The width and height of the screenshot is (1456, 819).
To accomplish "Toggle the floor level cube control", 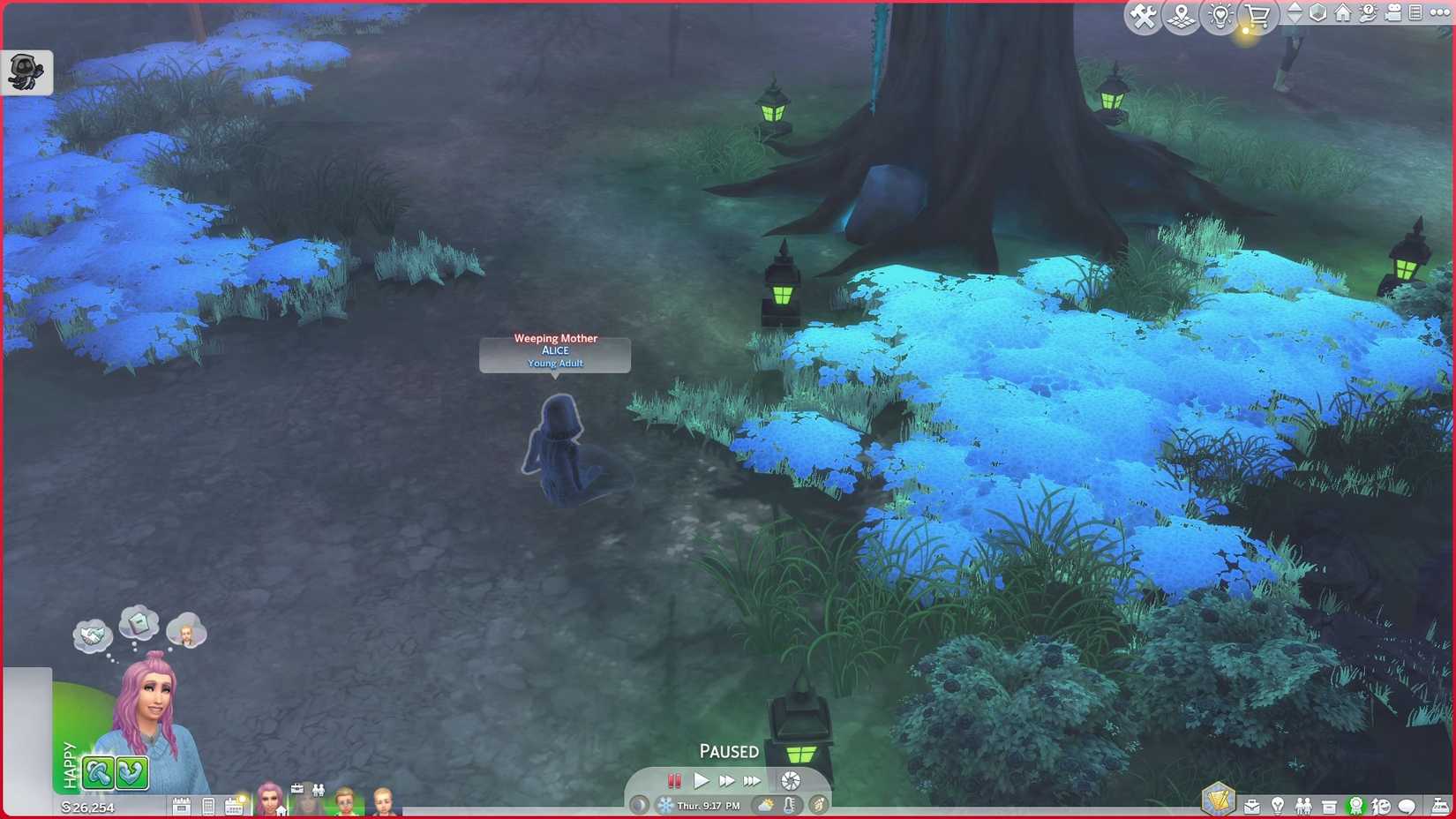I will [x=1319, y=13].
